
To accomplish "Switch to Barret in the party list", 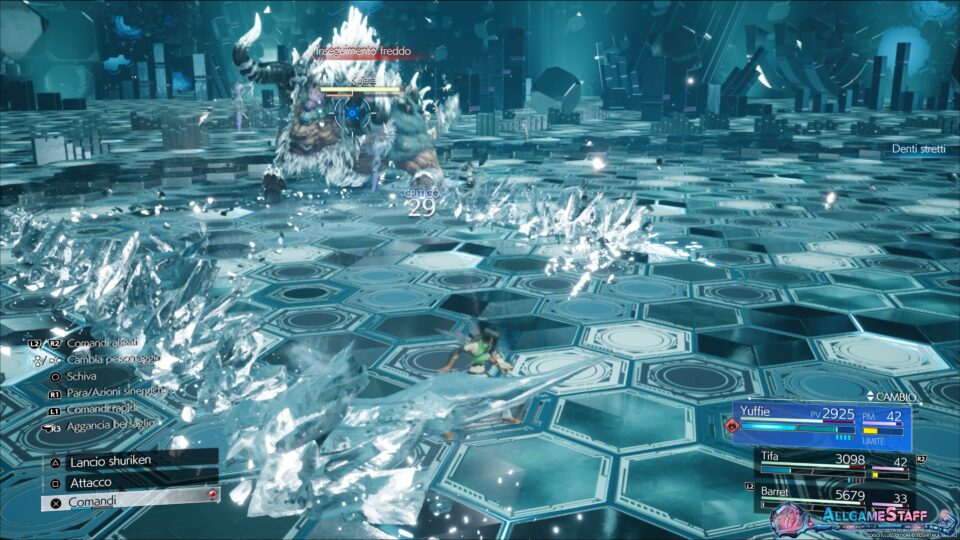I will [x=832, y=495].
